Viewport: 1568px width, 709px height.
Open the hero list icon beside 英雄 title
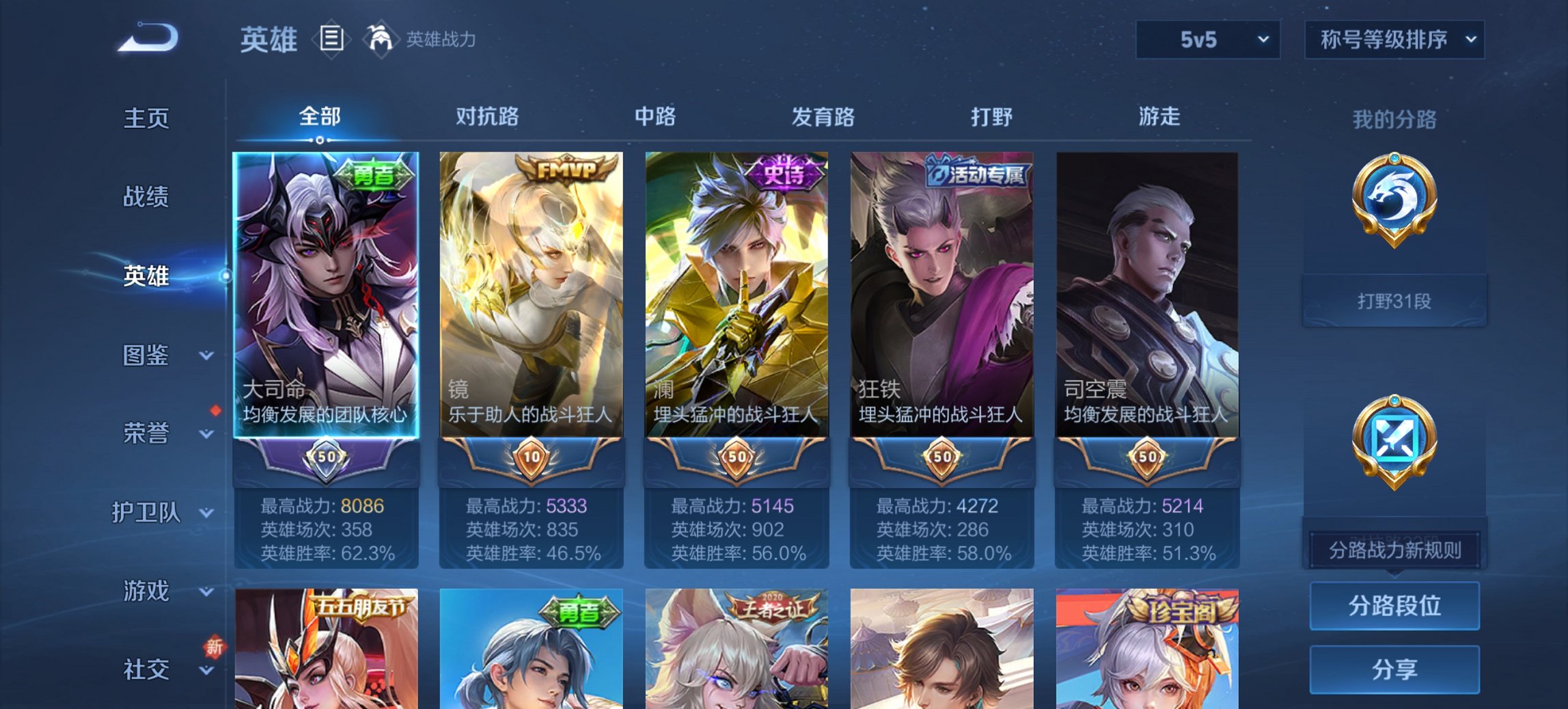[x=331, y=40]
